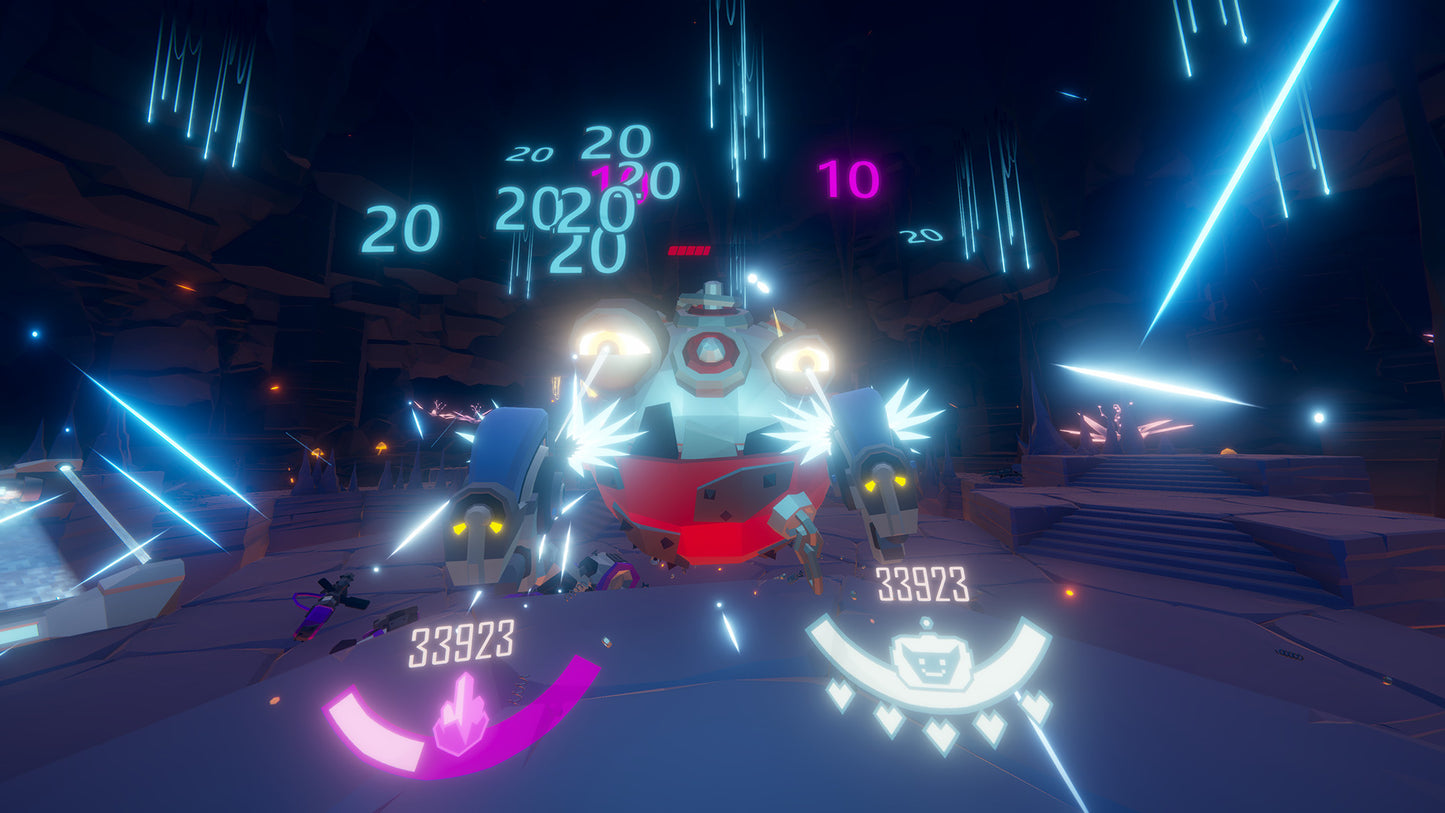Click the white 33923 score readout

[922, 583]
